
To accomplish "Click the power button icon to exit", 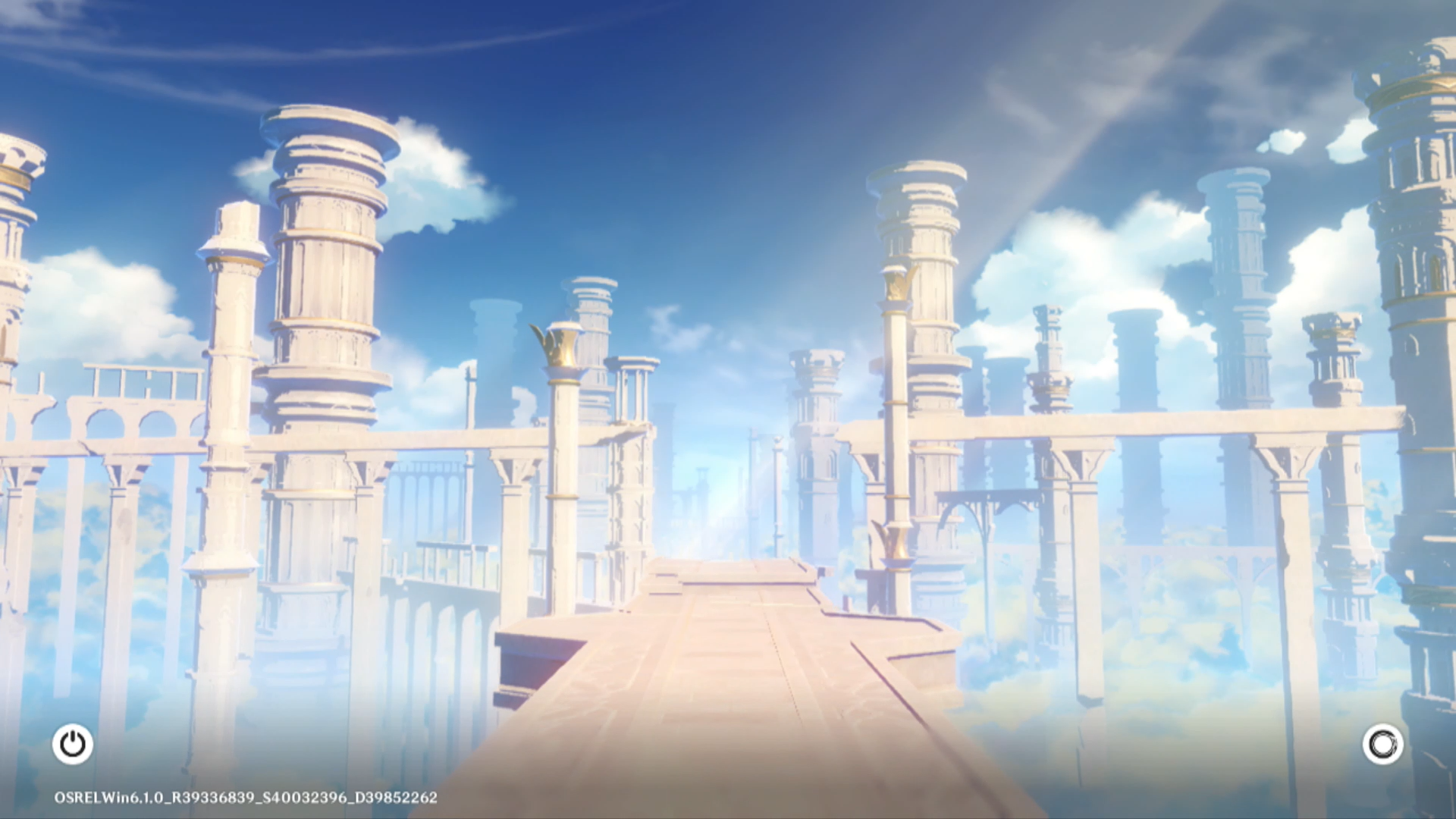I will (x=73, y=744).
